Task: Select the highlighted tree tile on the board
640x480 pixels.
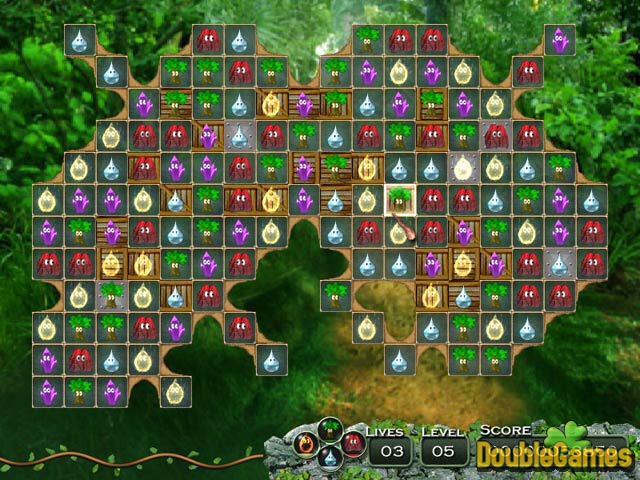Action: 400,199
